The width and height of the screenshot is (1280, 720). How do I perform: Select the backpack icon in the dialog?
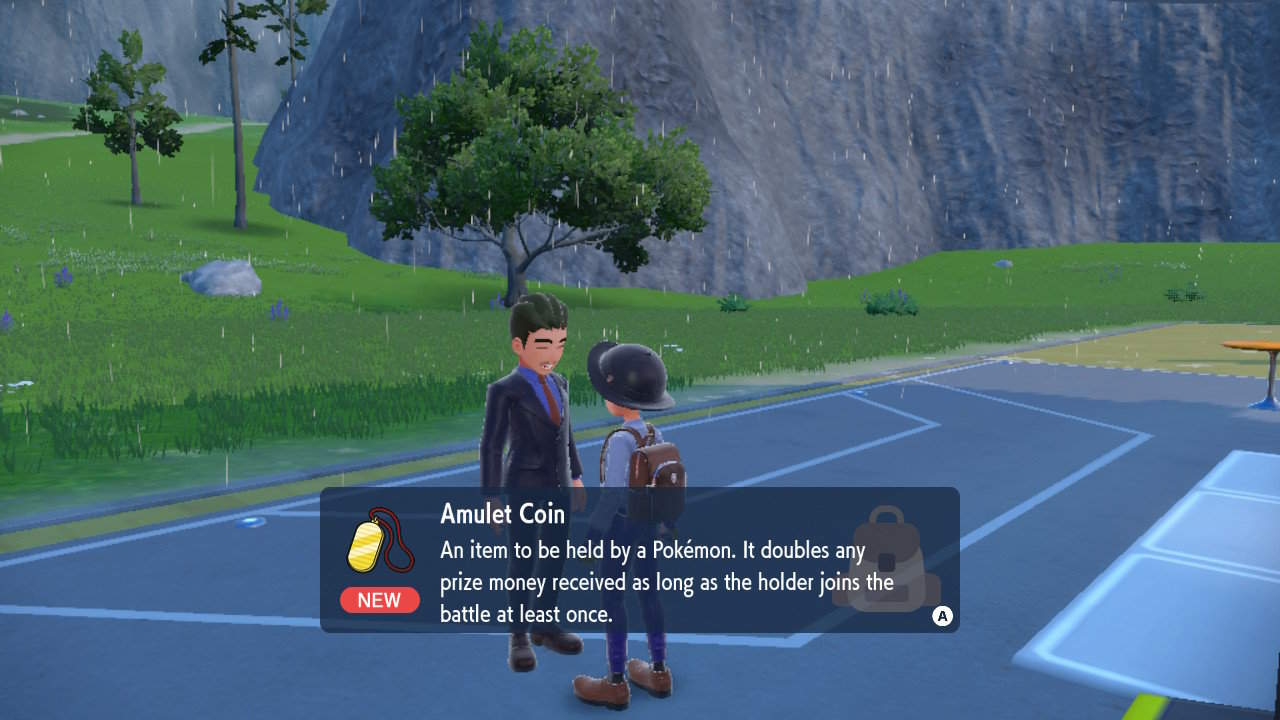(886, 559)
